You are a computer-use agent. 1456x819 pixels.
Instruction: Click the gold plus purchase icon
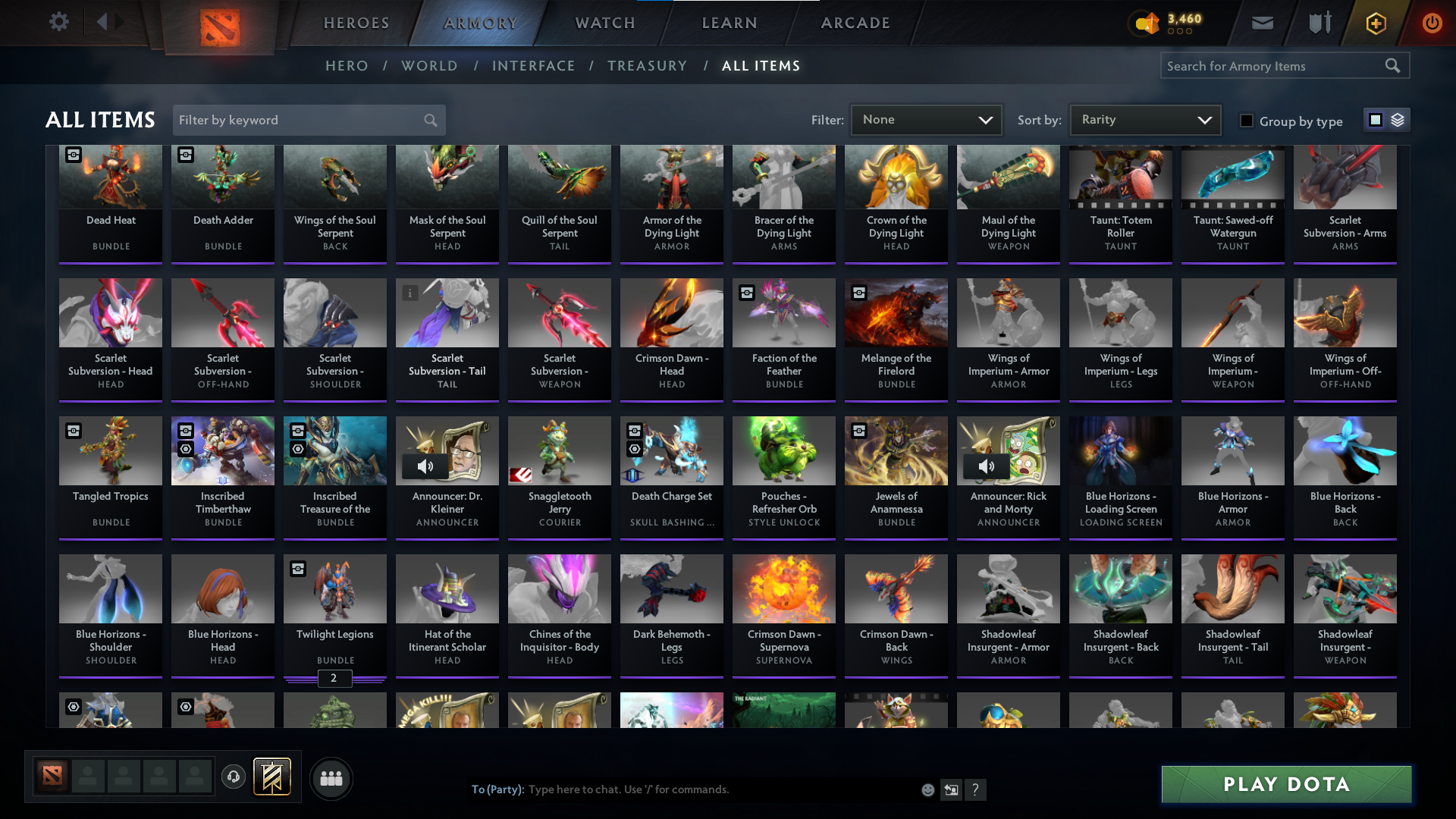(1375, 23)
